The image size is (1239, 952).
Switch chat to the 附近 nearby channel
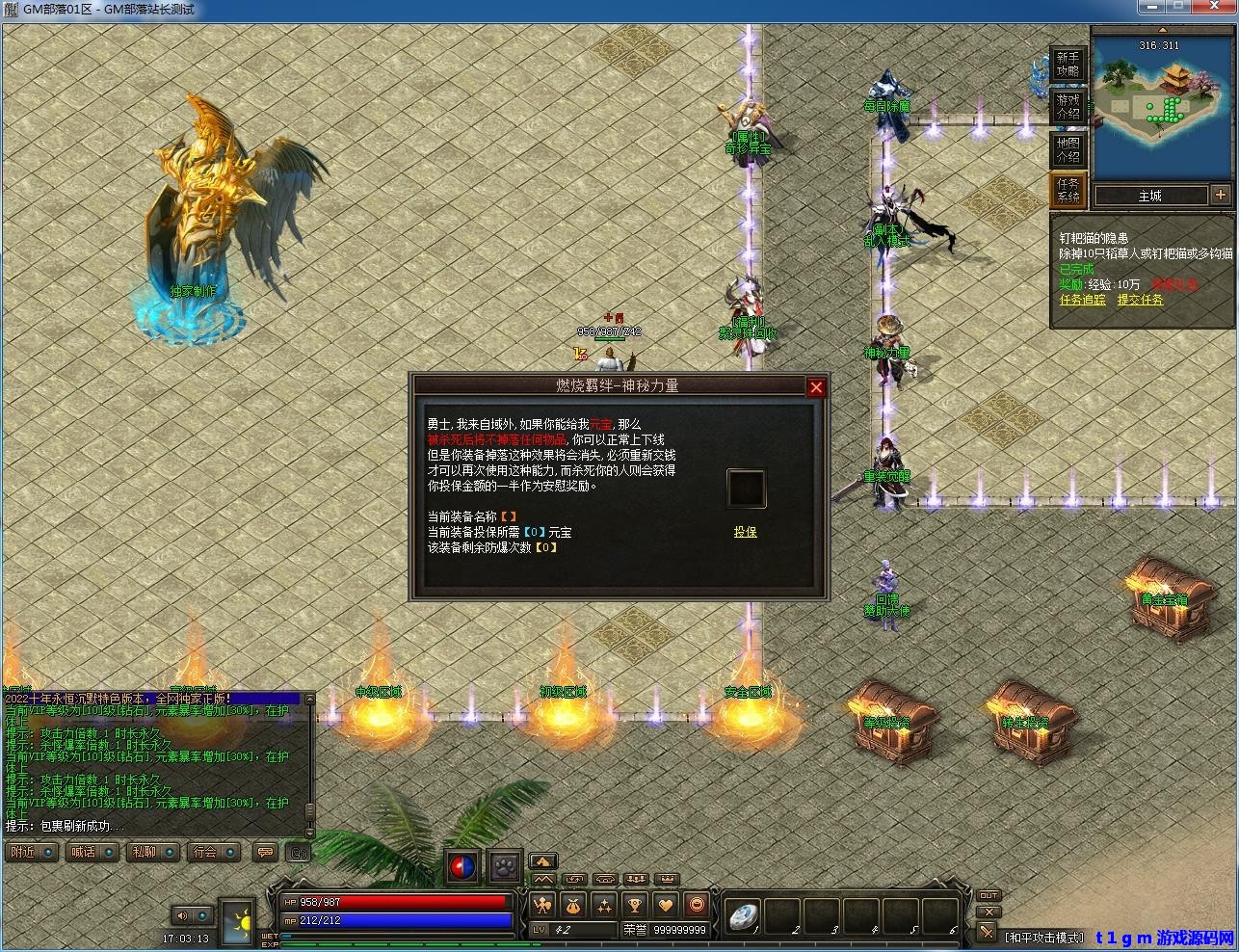(x=31, y=852)
